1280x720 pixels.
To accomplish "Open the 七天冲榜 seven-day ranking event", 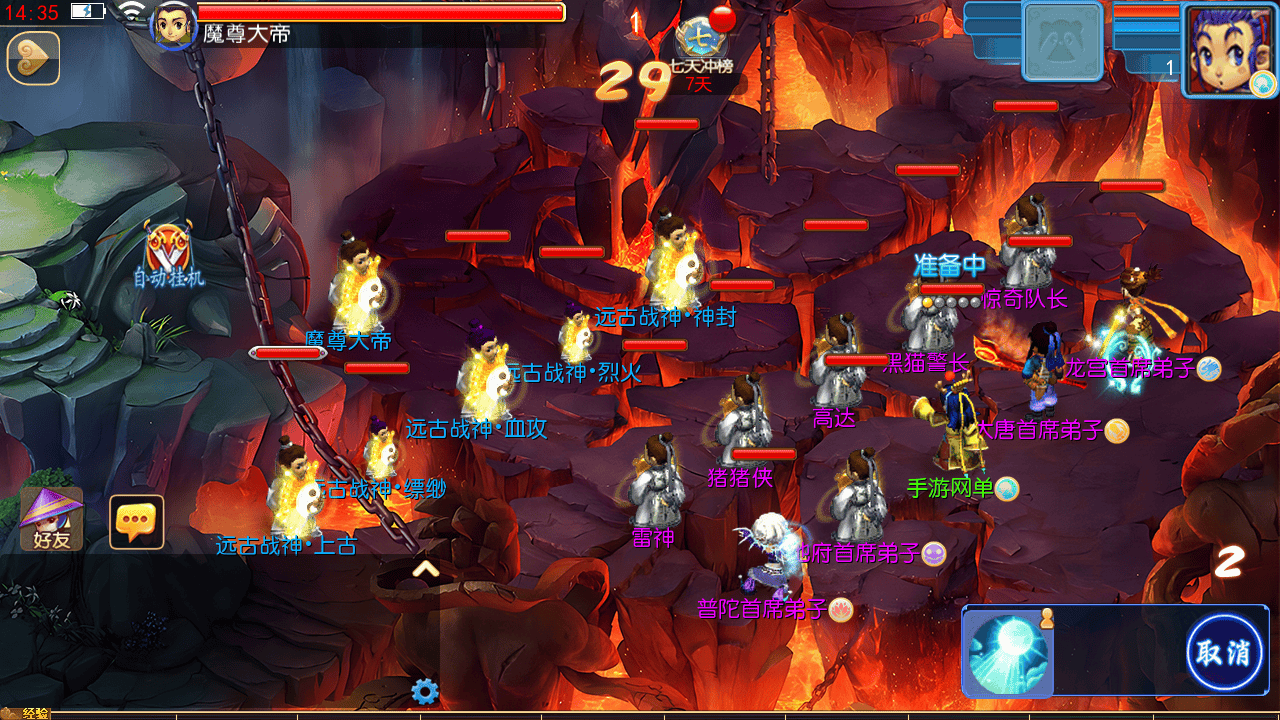I will click(700, 47).
